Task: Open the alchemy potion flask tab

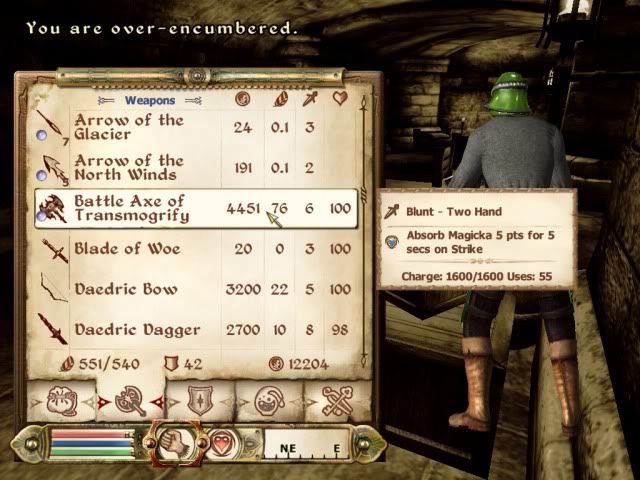Action: click(267, 401)
